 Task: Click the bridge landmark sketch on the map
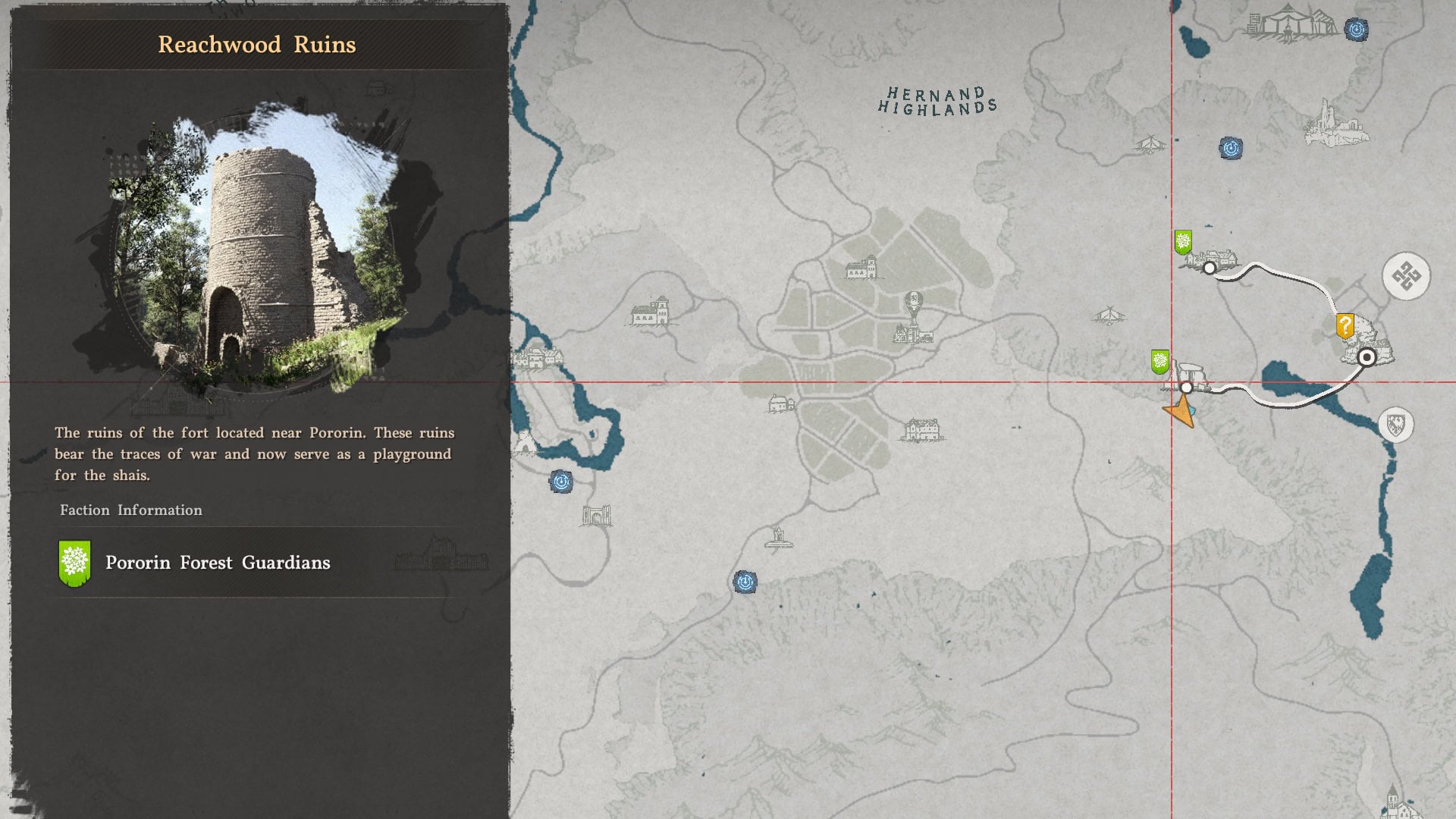click(598, 514)
